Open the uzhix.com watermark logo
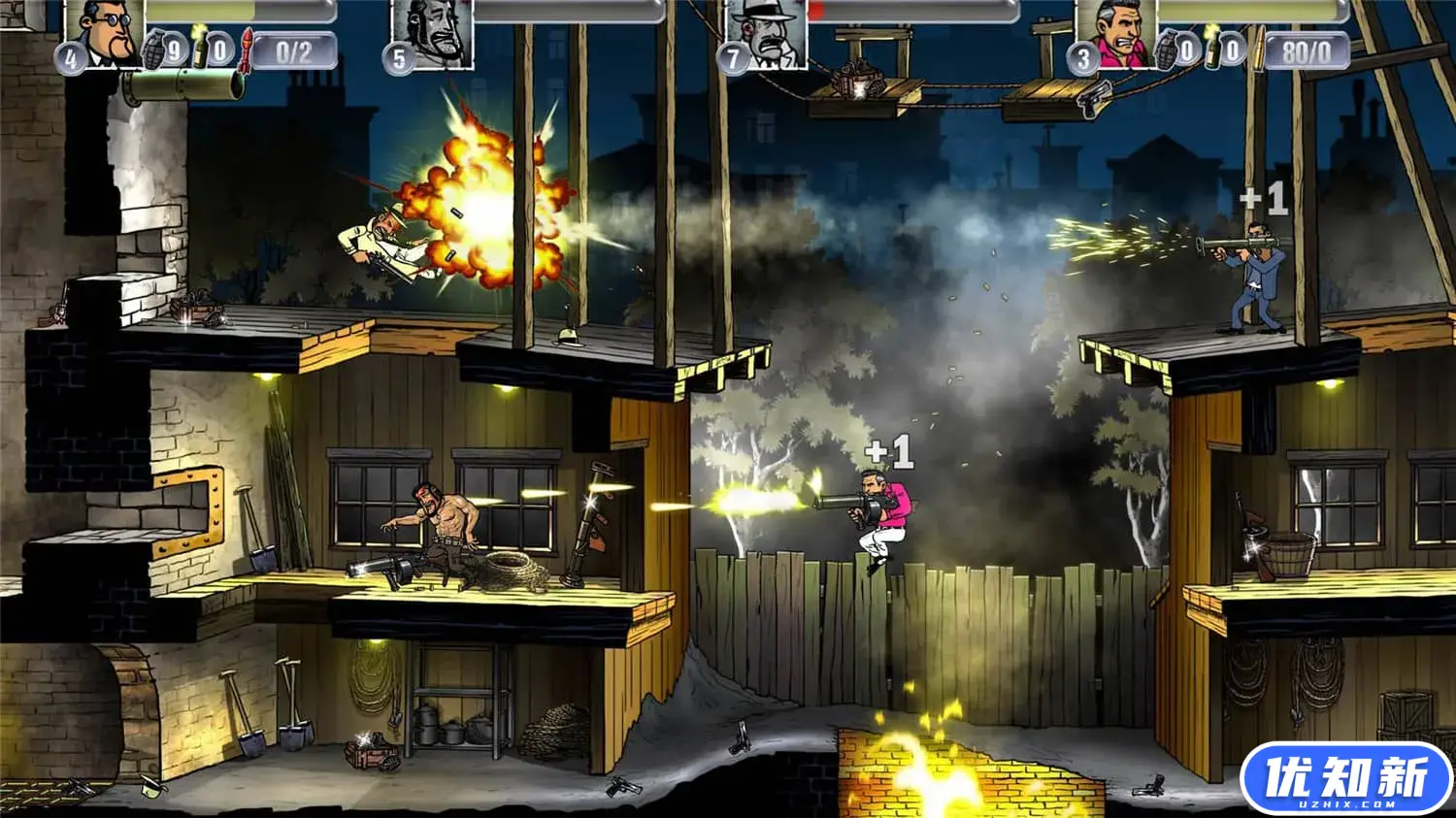Image resolution: width=1456 pixels, height=818 pixels. 1345,779
